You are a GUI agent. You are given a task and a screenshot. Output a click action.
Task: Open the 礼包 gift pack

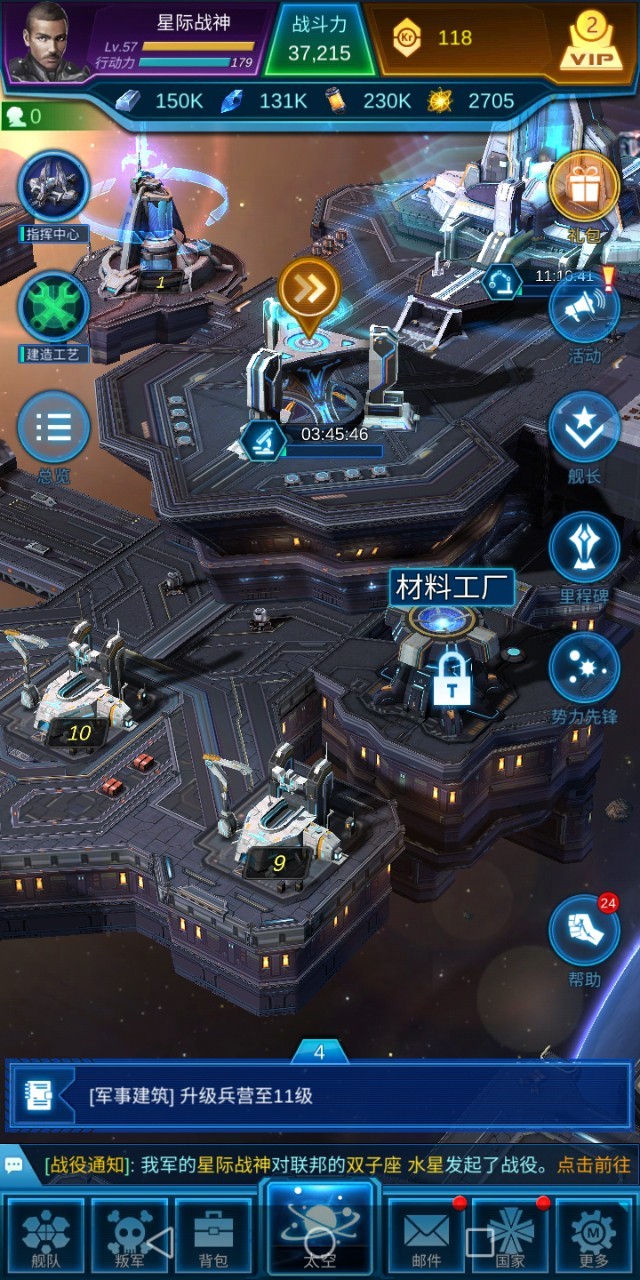[584, 187]
